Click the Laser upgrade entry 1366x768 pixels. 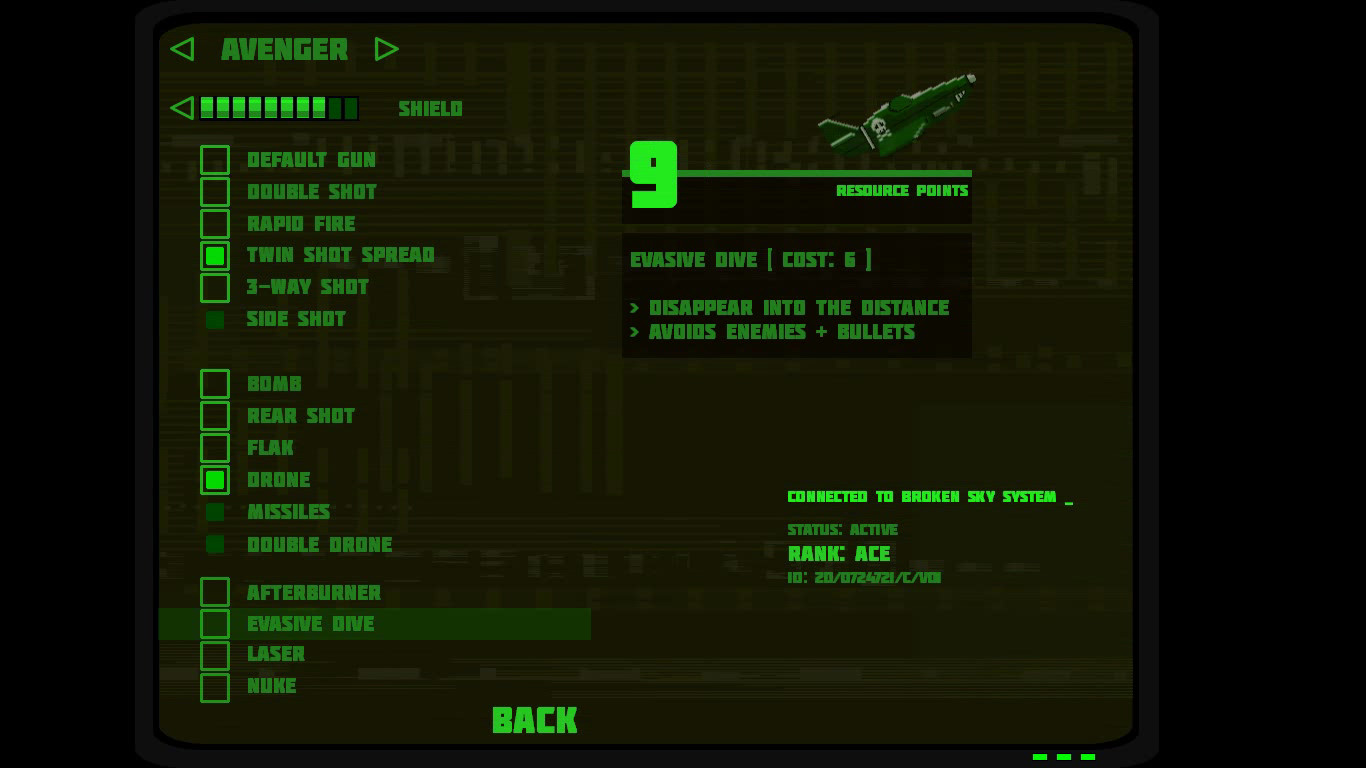(x=276, y=655)
